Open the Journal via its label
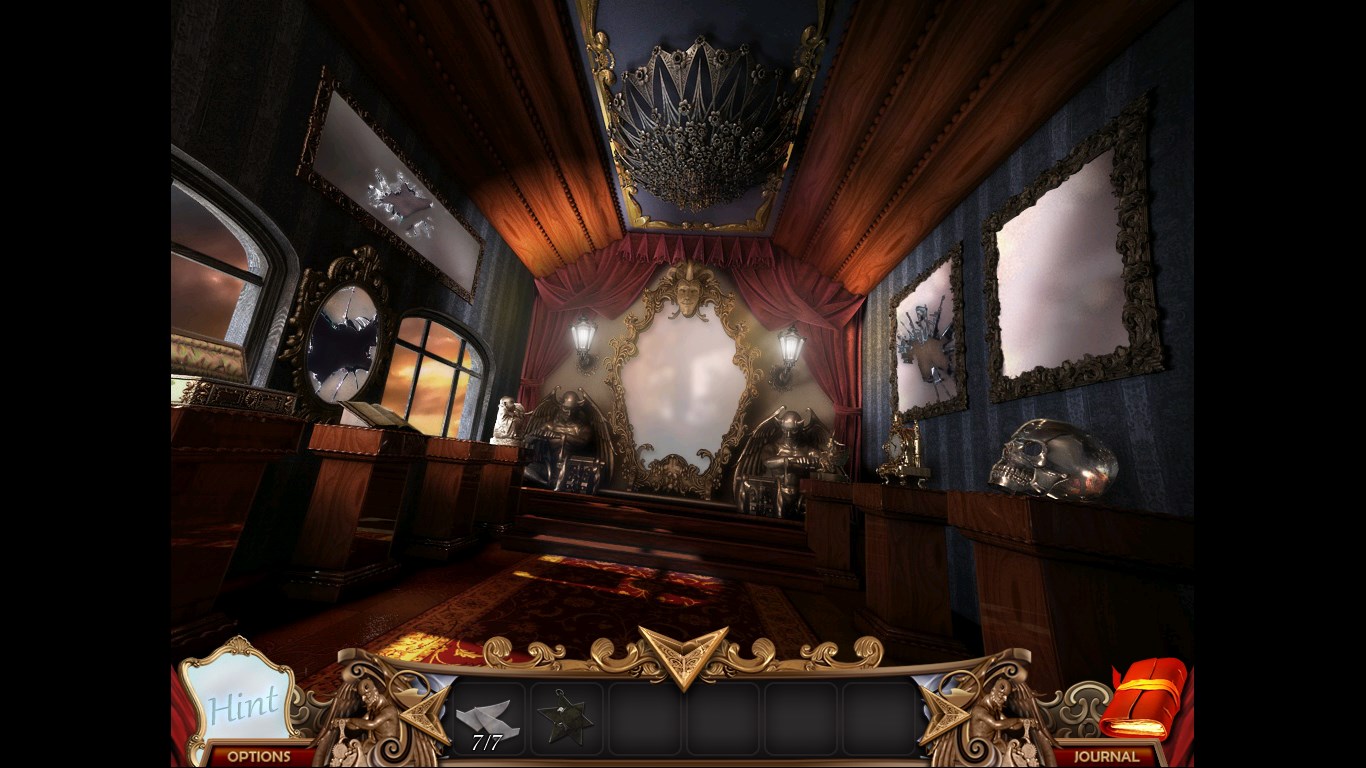 click(x=1106, y=756)
